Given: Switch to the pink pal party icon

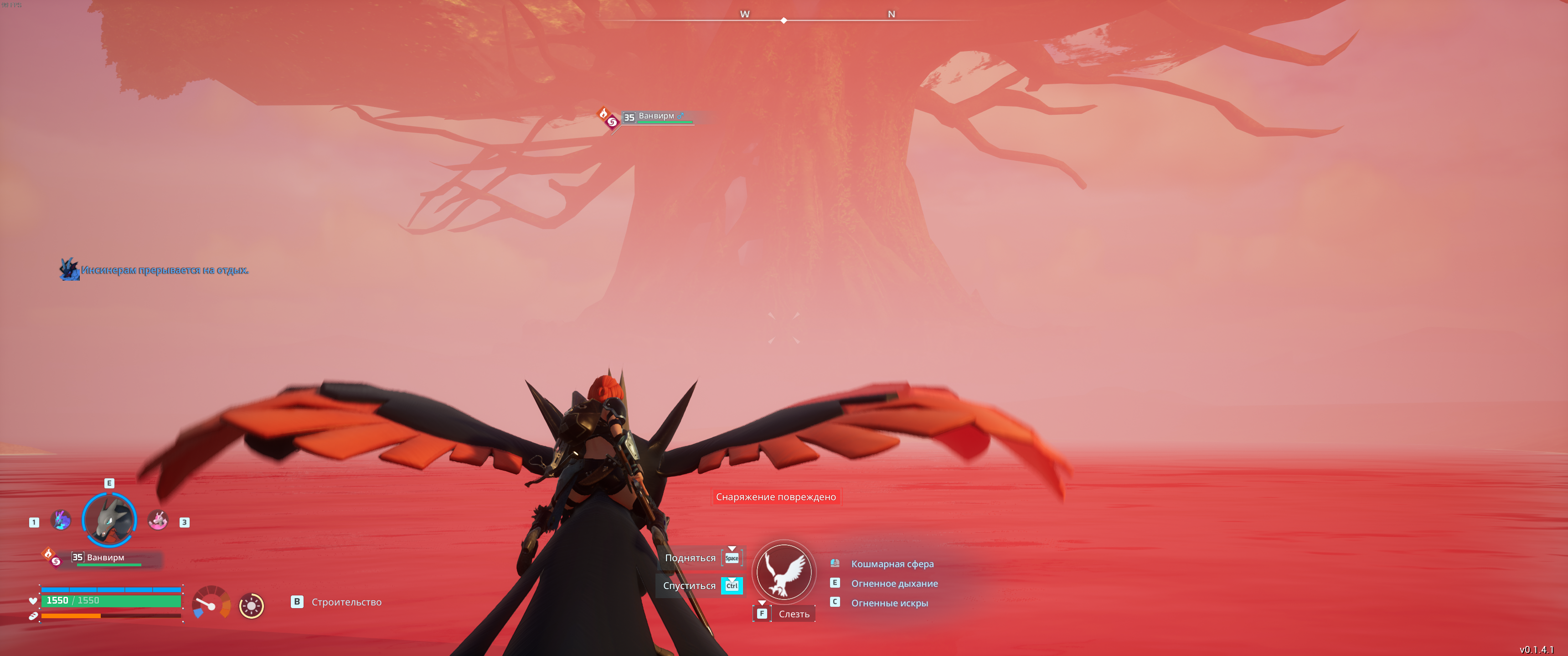Looking at the screenshot, I should (x=158, y=520).
